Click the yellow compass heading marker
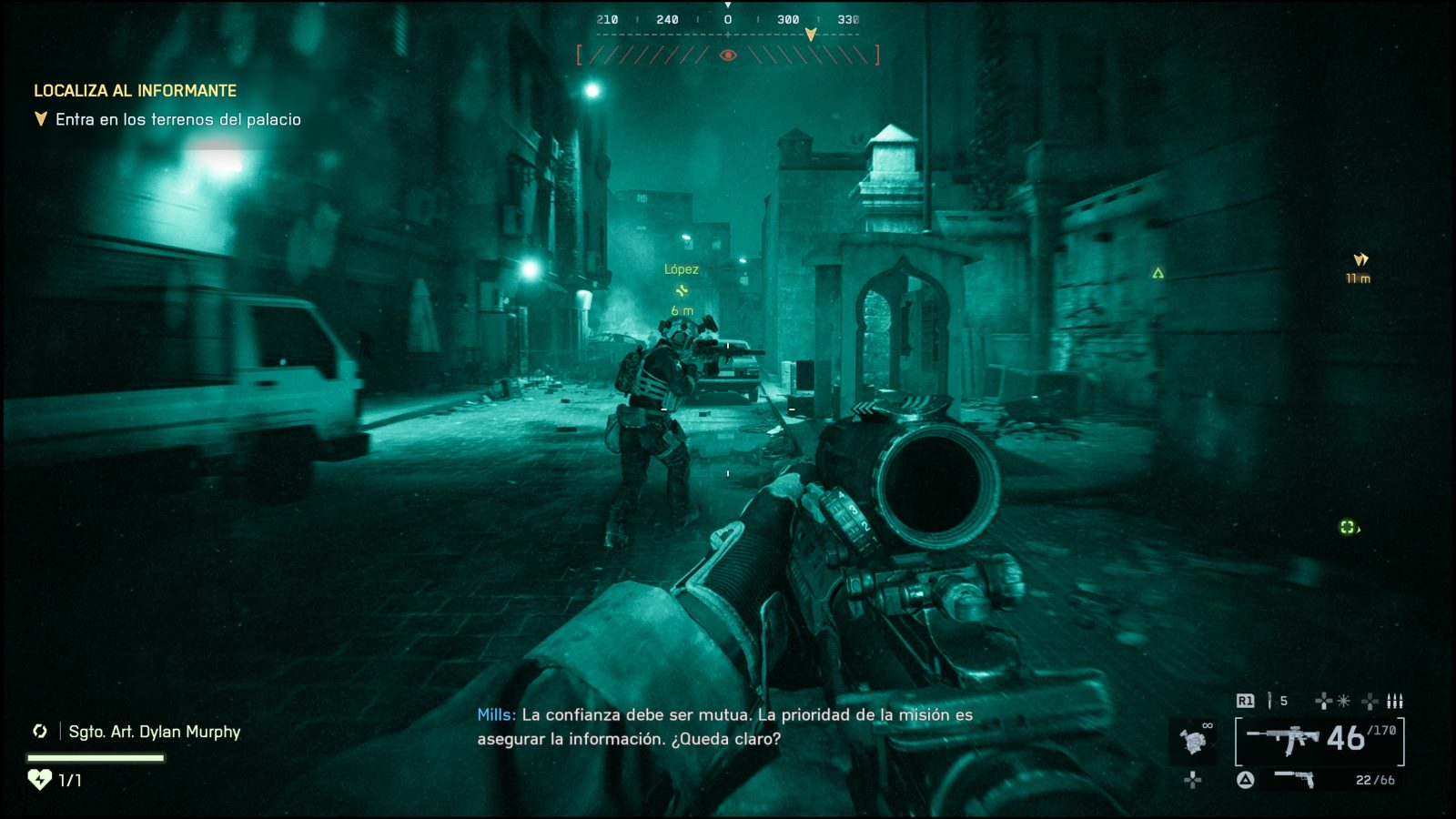 (810, 34)
